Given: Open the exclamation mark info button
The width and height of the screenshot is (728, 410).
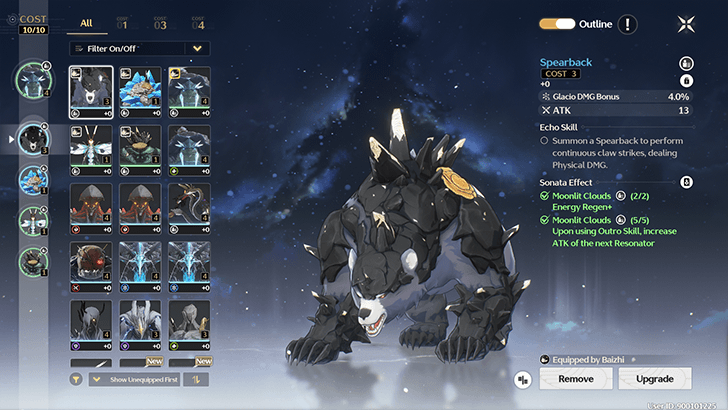Looking at the screenshot, I should tap(627, 24).
